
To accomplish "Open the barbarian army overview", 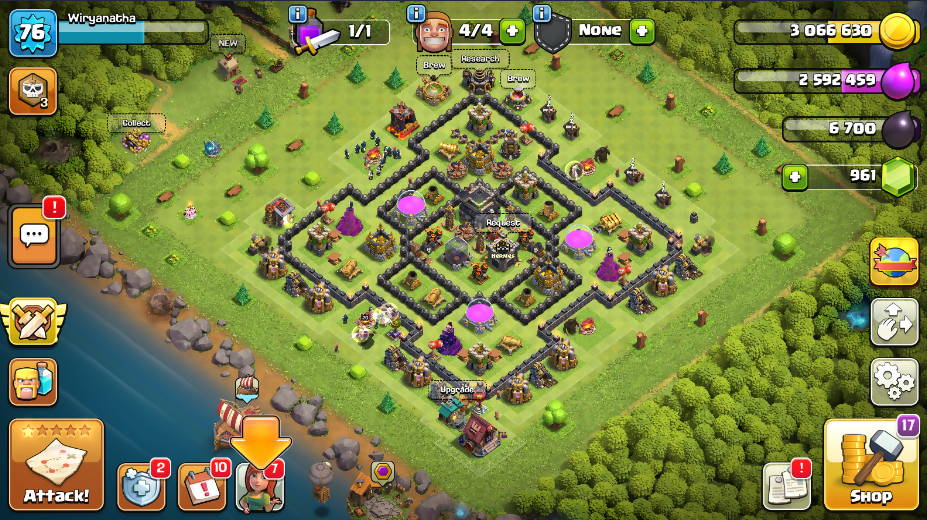I will pos(33,381).
